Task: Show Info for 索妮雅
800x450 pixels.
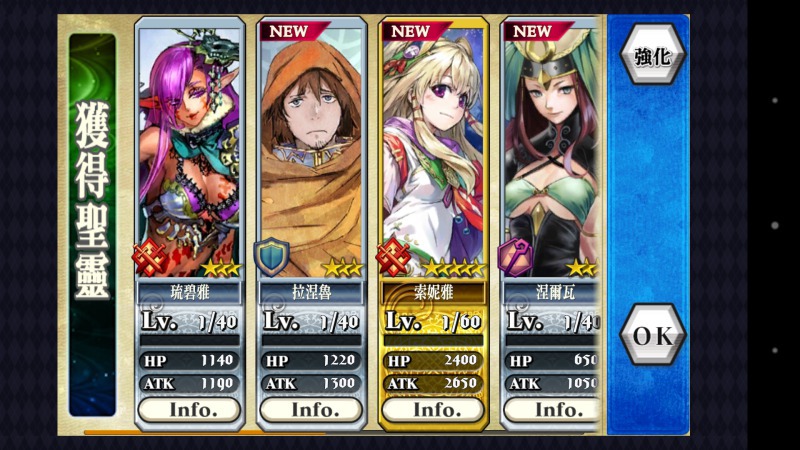Action: pyautogui.click(x=435, y=409)
